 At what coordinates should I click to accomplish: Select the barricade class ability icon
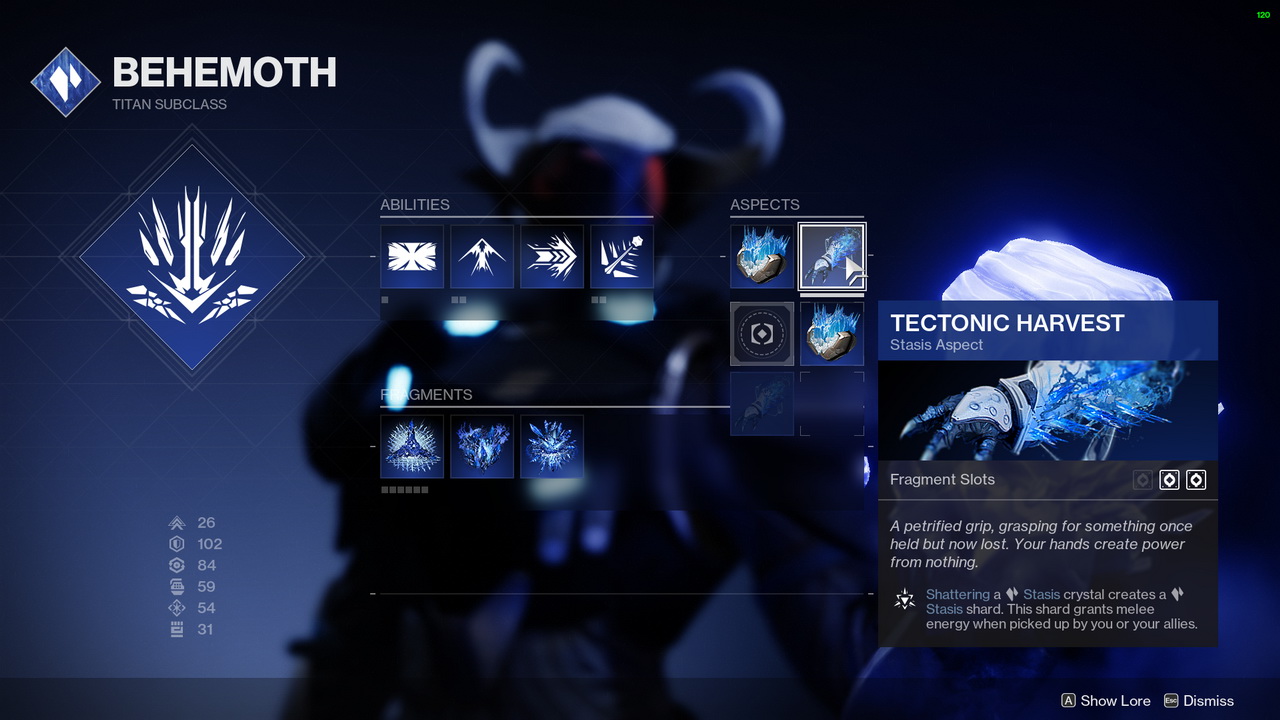point(412,257)
